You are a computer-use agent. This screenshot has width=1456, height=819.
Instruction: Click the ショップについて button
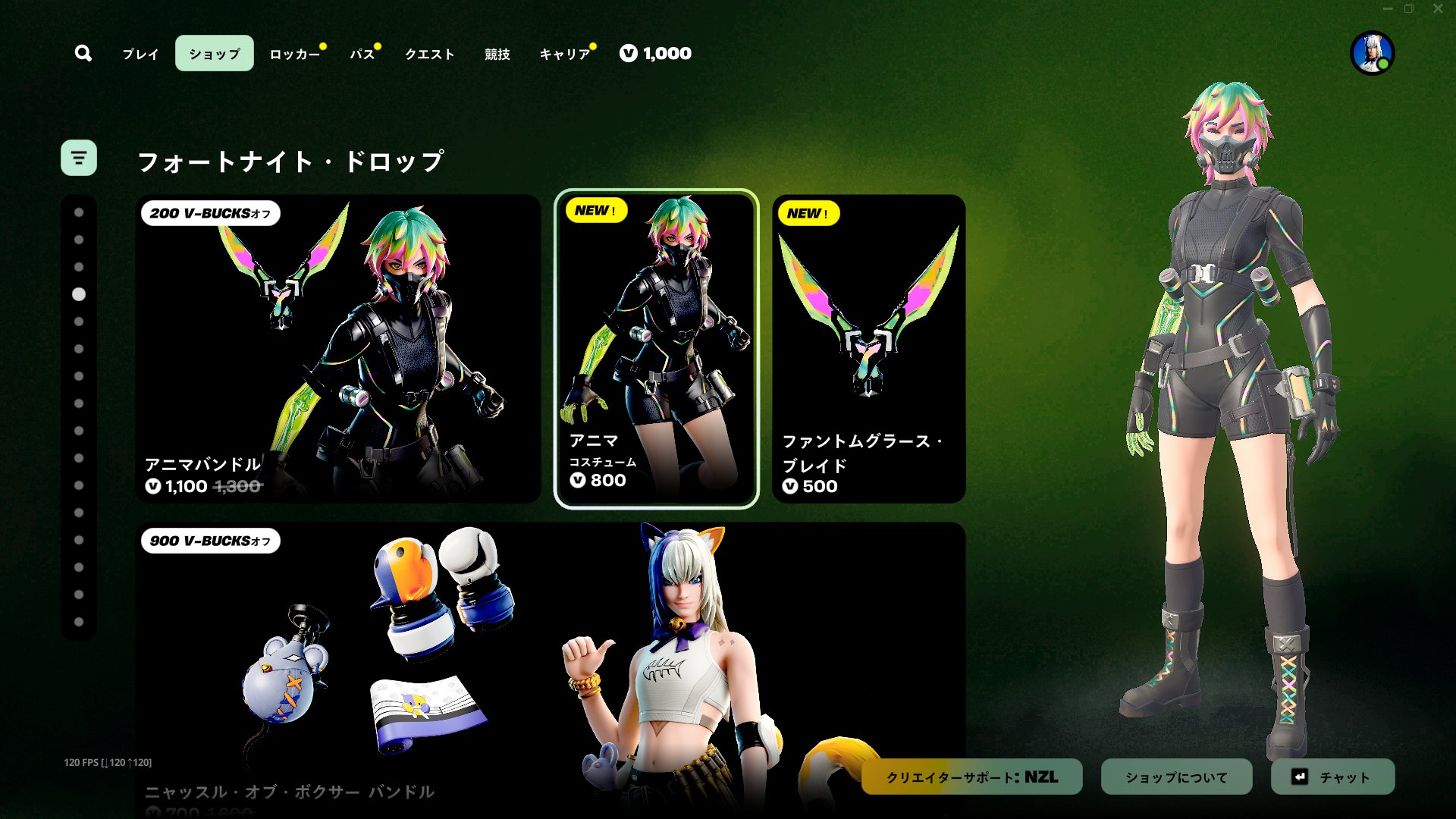point(1176,777)
